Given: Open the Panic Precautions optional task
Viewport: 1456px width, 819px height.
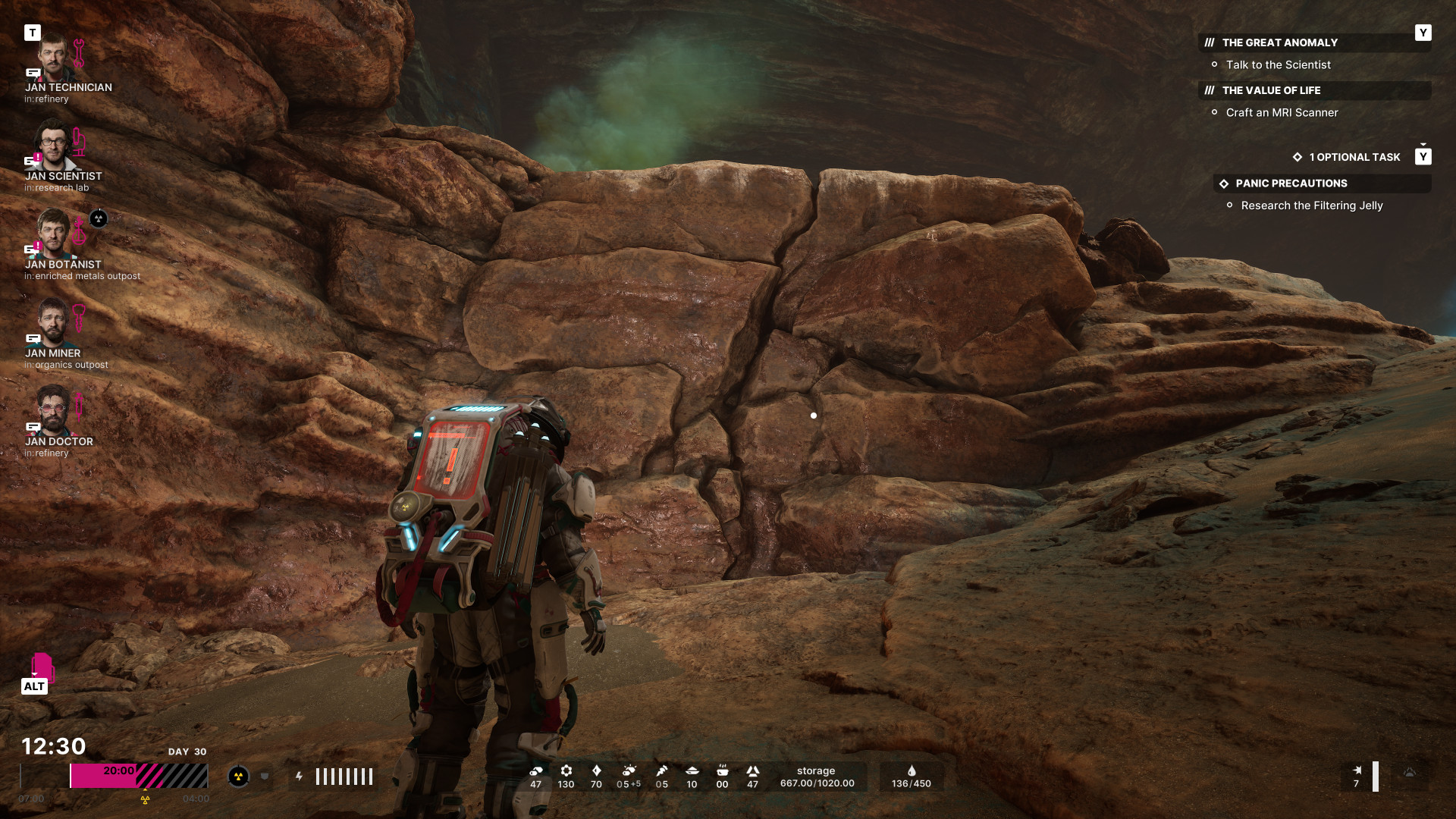Looking at the screenshot, I should pos(1291,184).
